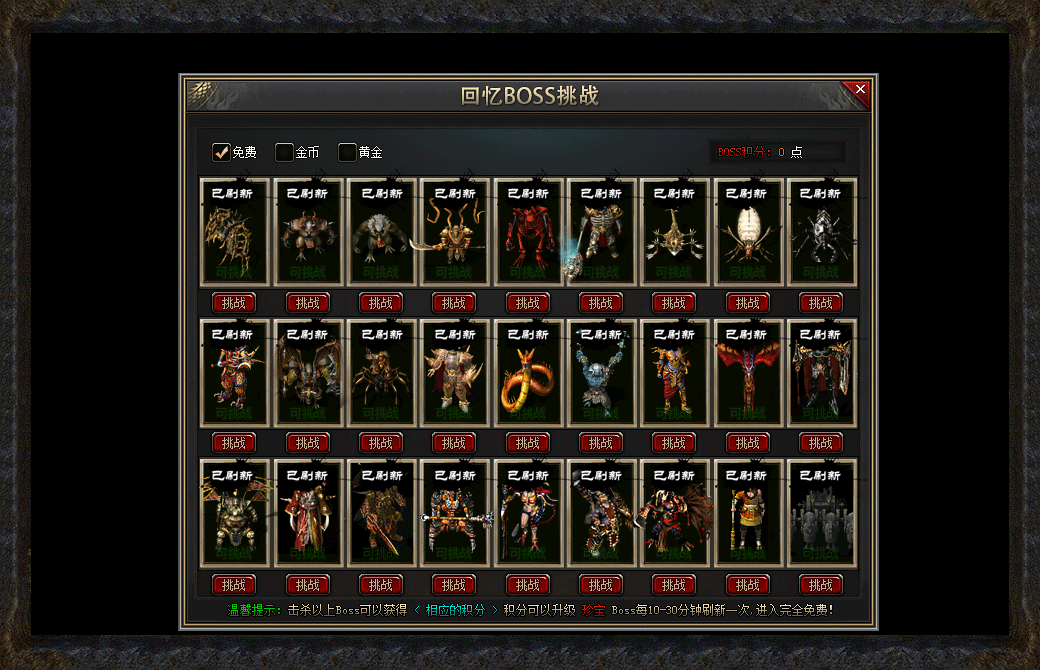This screenshot has width=1040, height=670.
Task: Toggle the 免费 checkbox
Action: [222, 152]
